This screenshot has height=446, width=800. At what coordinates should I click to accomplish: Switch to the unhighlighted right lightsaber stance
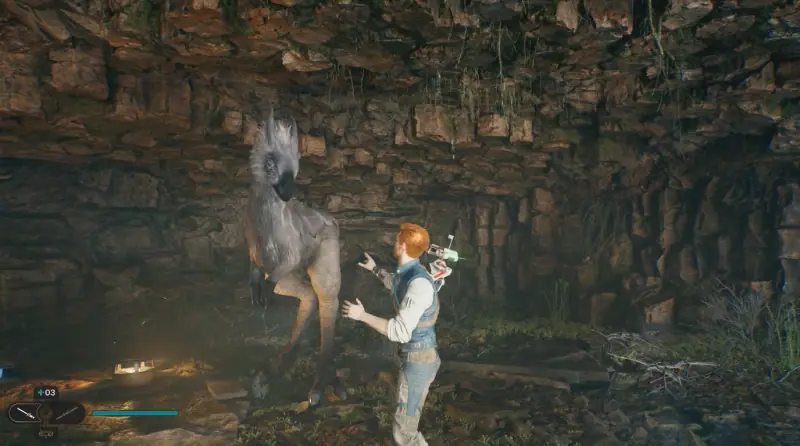pyautogui.click(x=68, y=412)
